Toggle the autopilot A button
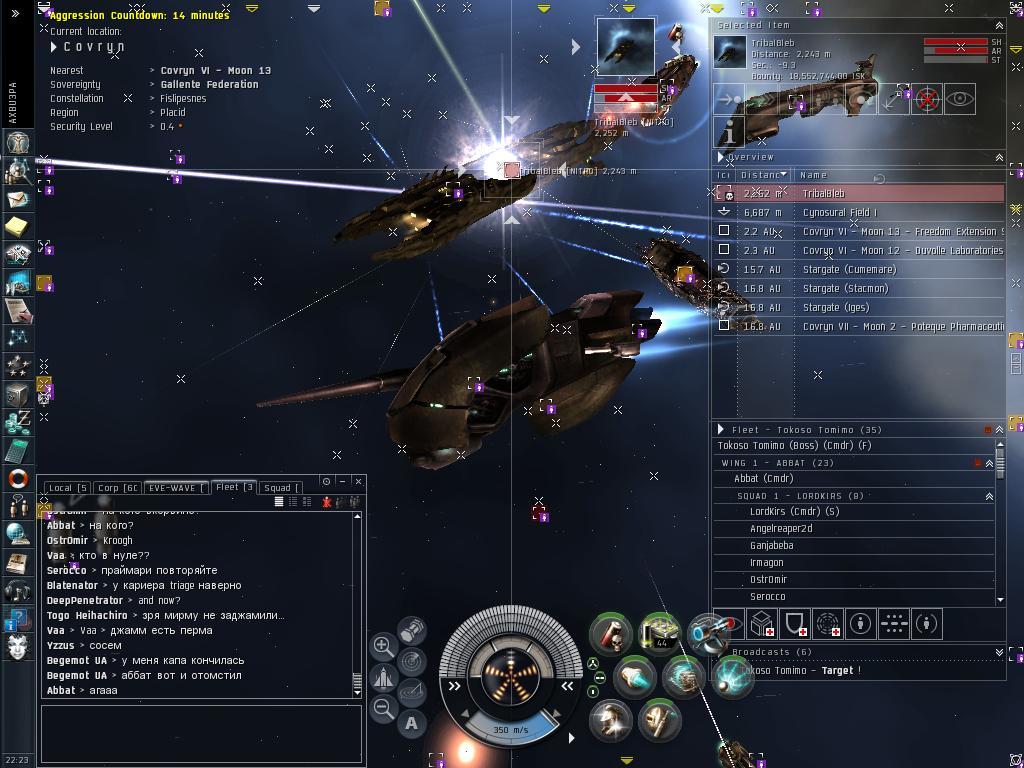Image resolution: width=1024 pixels, height=768 pixels. [x=412, y=723]
